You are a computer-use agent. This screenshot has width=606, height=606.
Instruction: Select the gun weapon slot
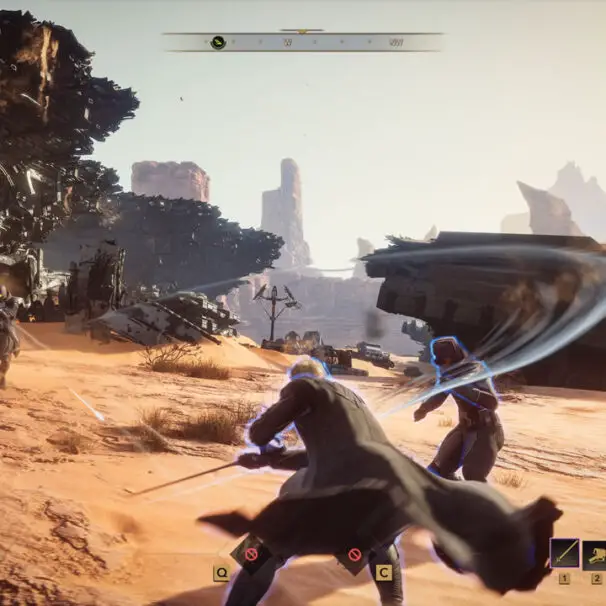[596, 553]
